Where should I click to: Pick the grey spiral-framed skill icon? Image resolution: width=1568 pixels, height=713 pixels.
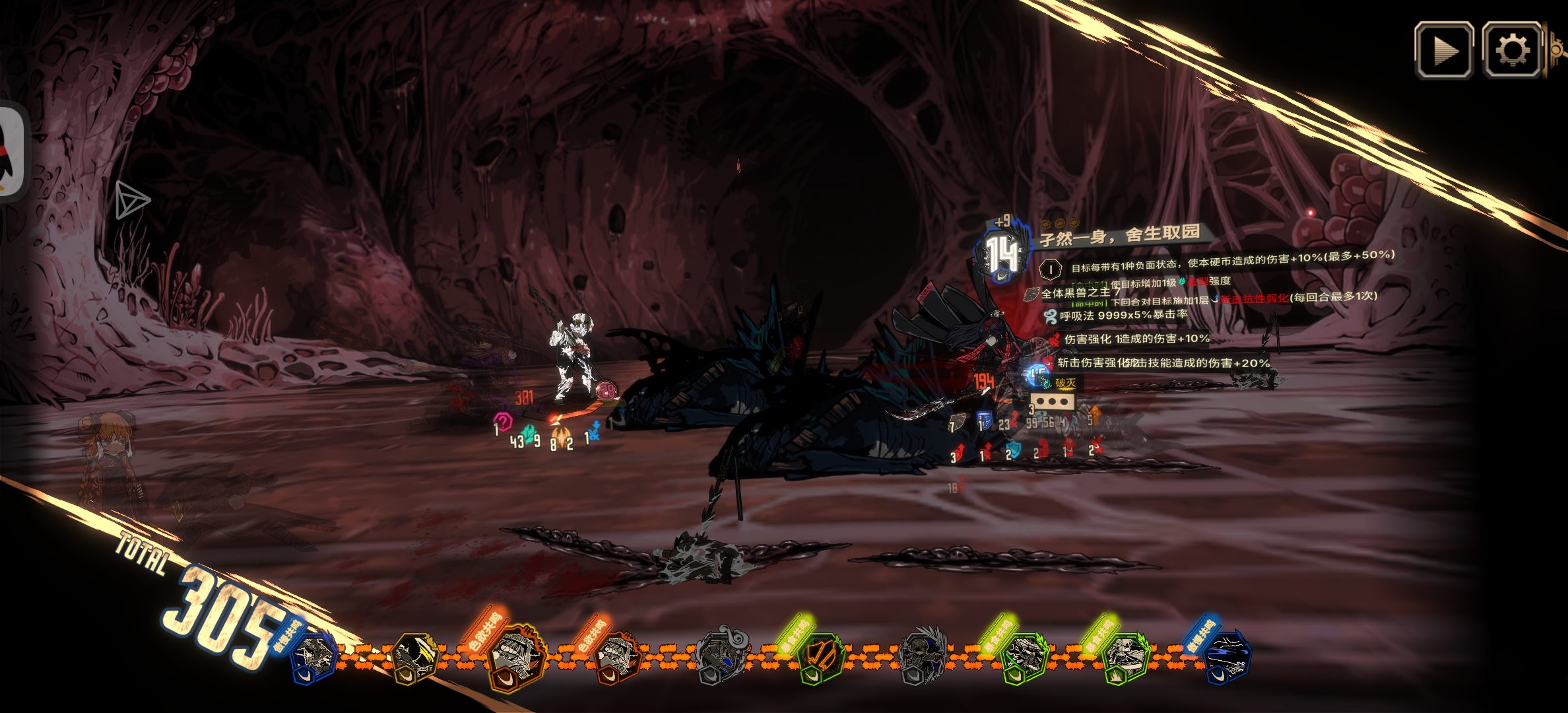tap(721, 656)
